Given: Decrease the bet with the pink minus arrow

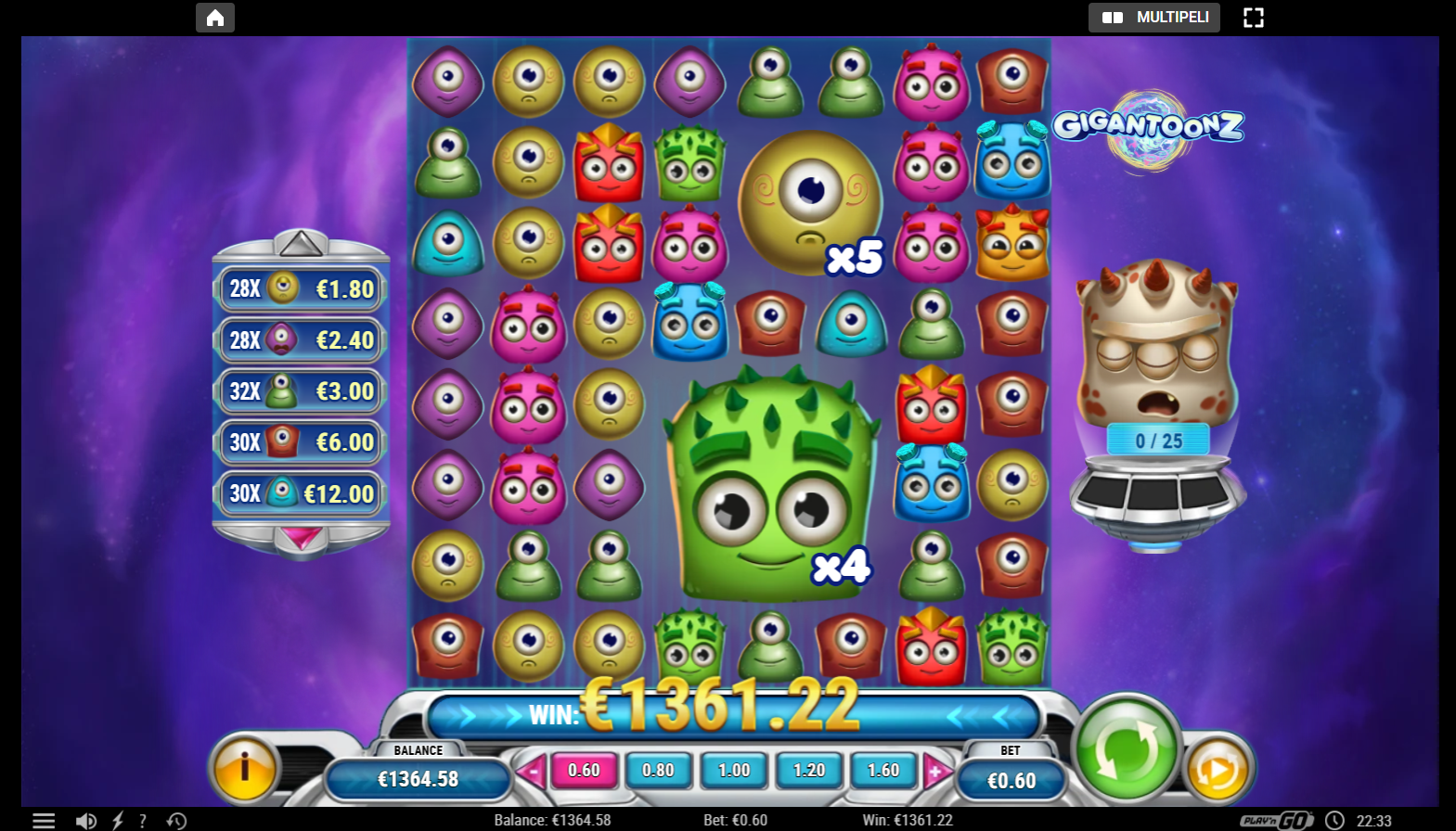Looking at the screenshot, I should [534, 770].
